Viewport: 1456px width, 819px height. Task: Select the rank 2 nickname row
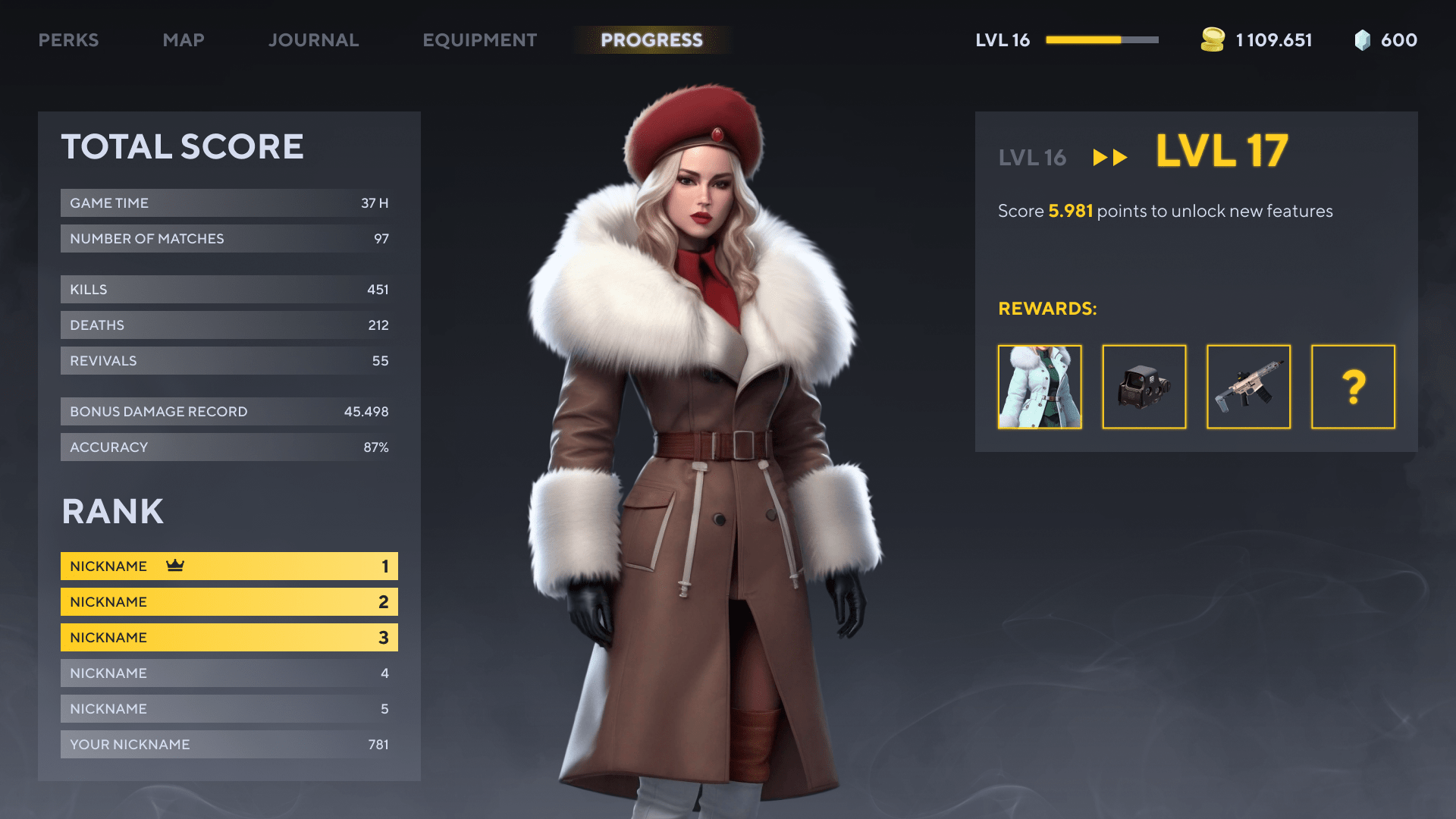(229, 602)
